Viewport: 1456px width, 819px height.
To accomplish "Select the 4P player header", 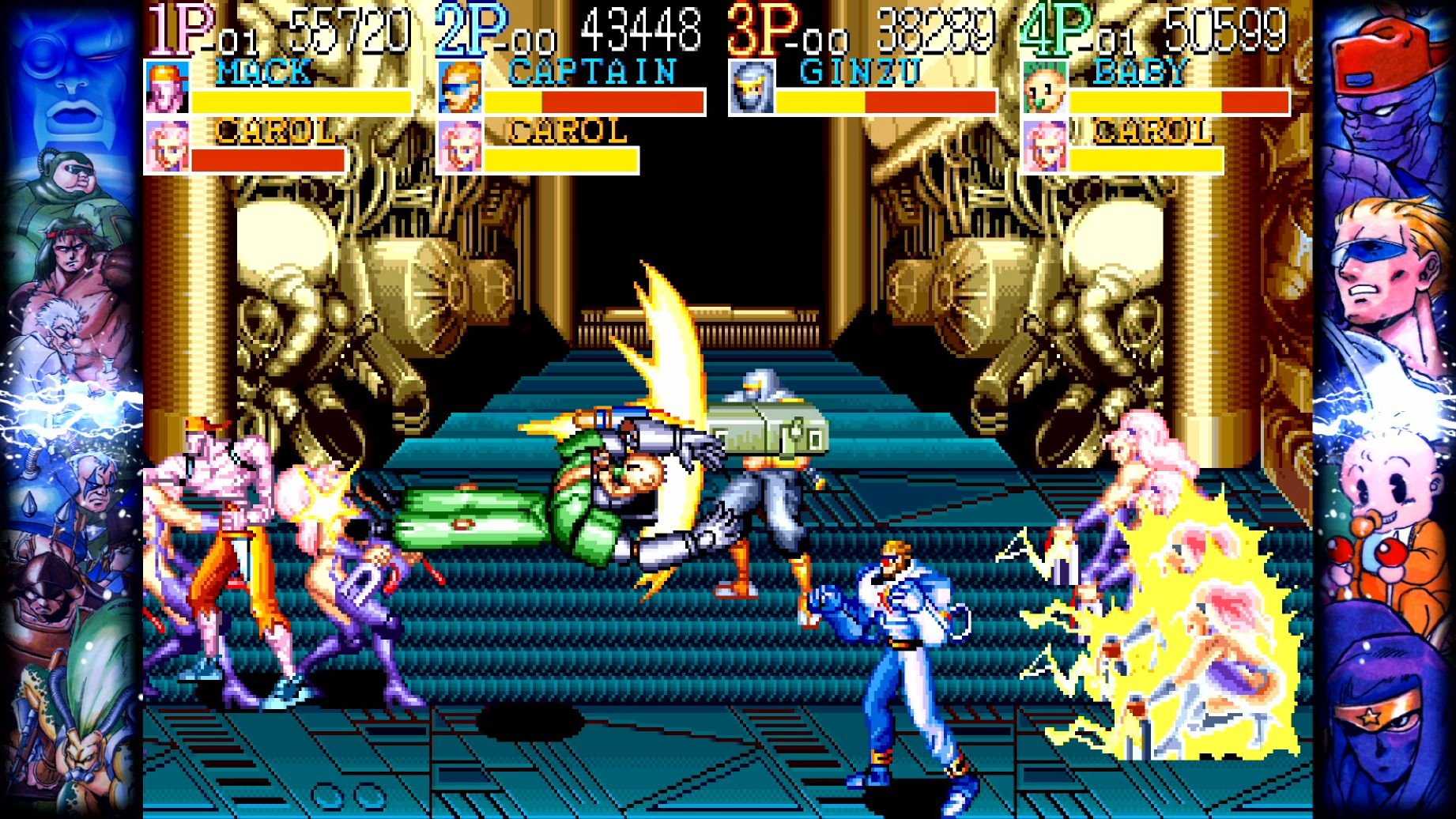I will 1058,26.
